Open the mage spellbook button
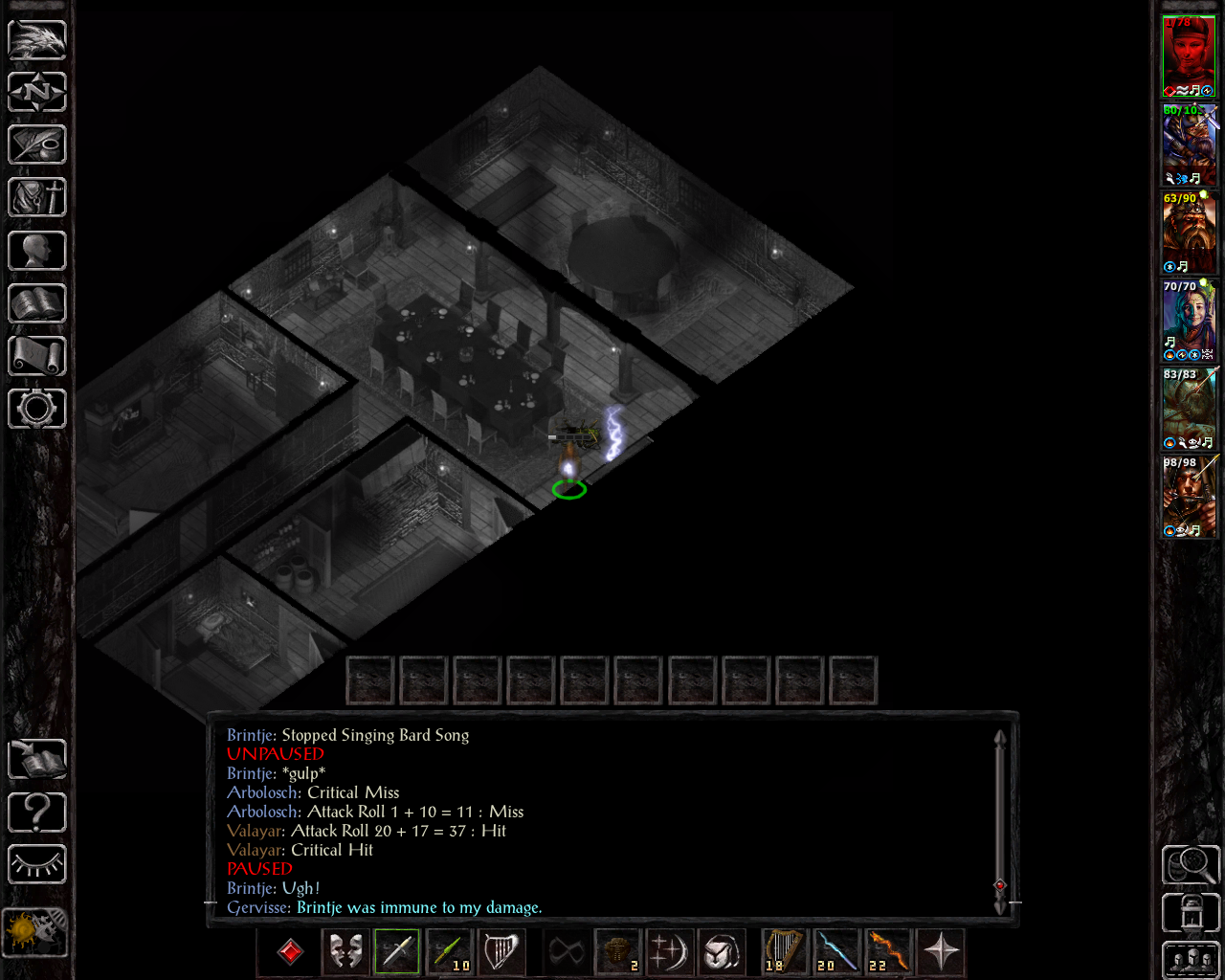Viewport: 1225px width, 980px height. (x=37, y=303)
